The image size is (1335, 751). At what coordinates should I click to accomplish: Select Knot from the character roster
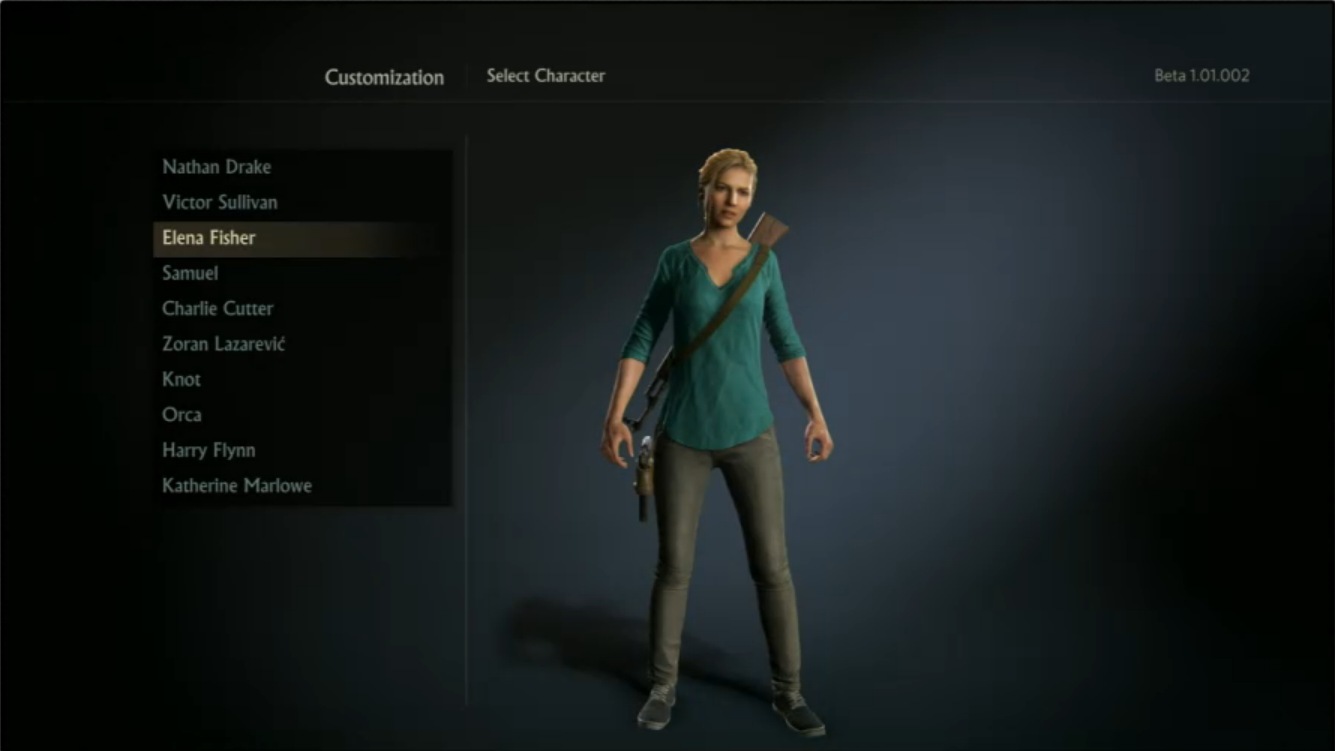(x=181, y=379)
